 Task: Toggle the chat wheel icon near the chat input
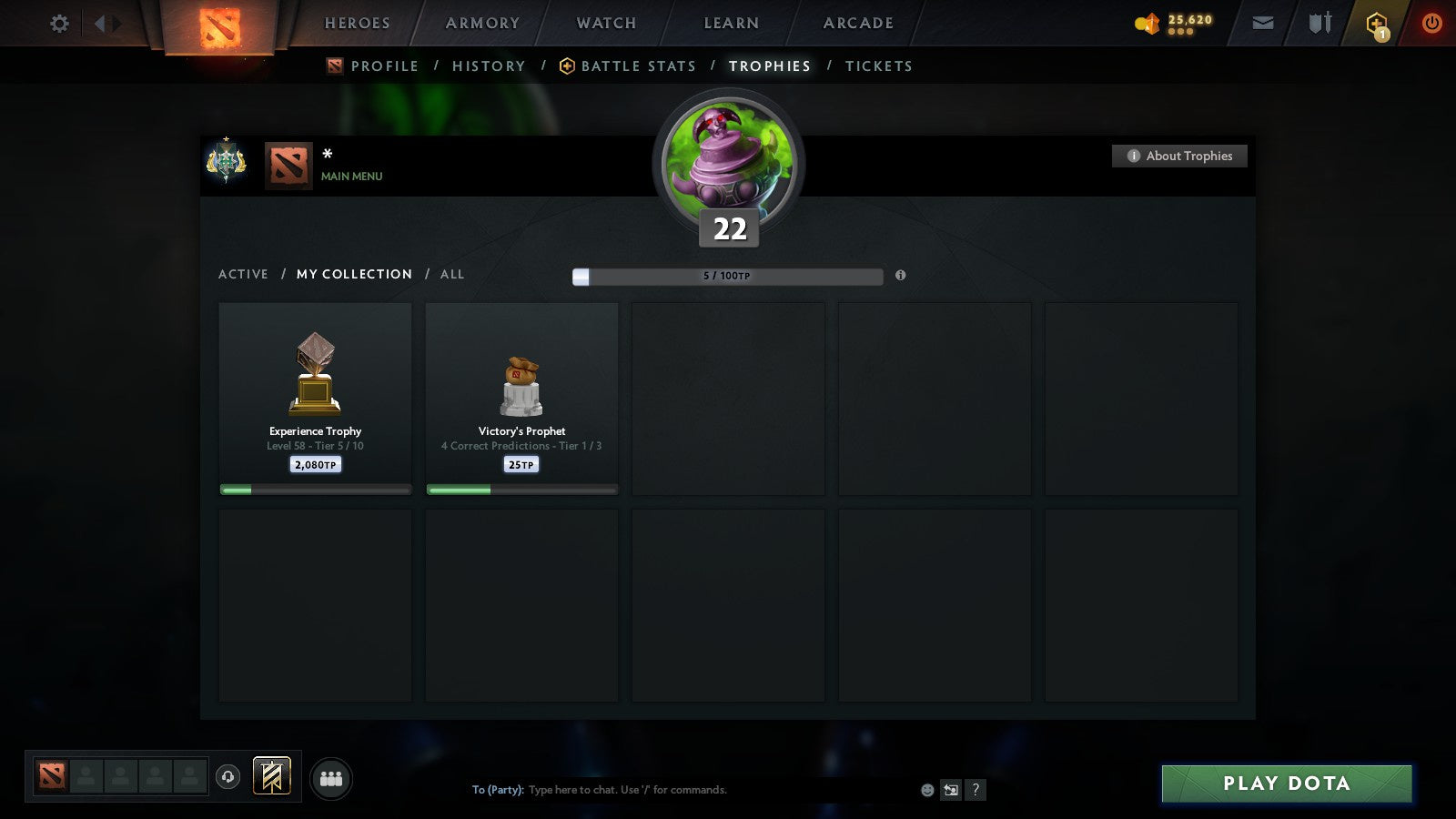[x=950, y=790]
